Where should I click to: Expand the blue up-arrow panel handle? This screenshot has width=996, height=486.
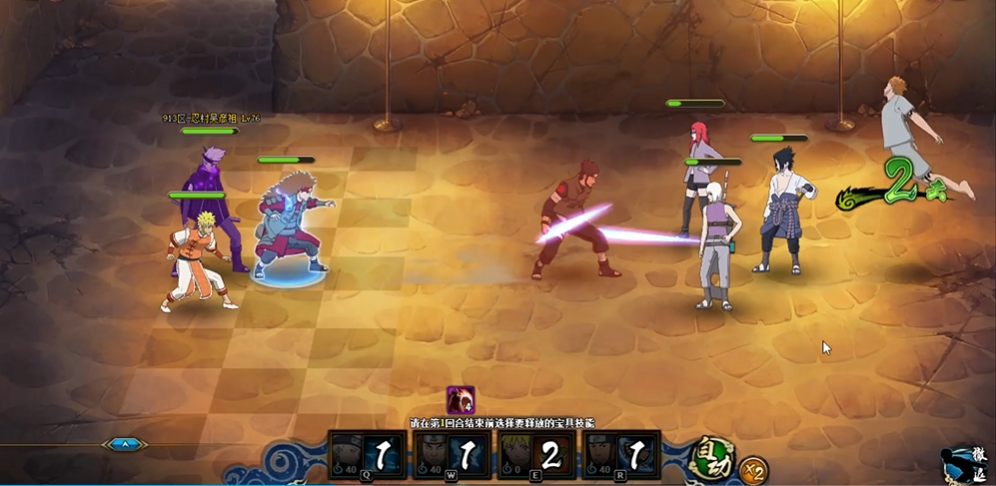coord(125,444)
